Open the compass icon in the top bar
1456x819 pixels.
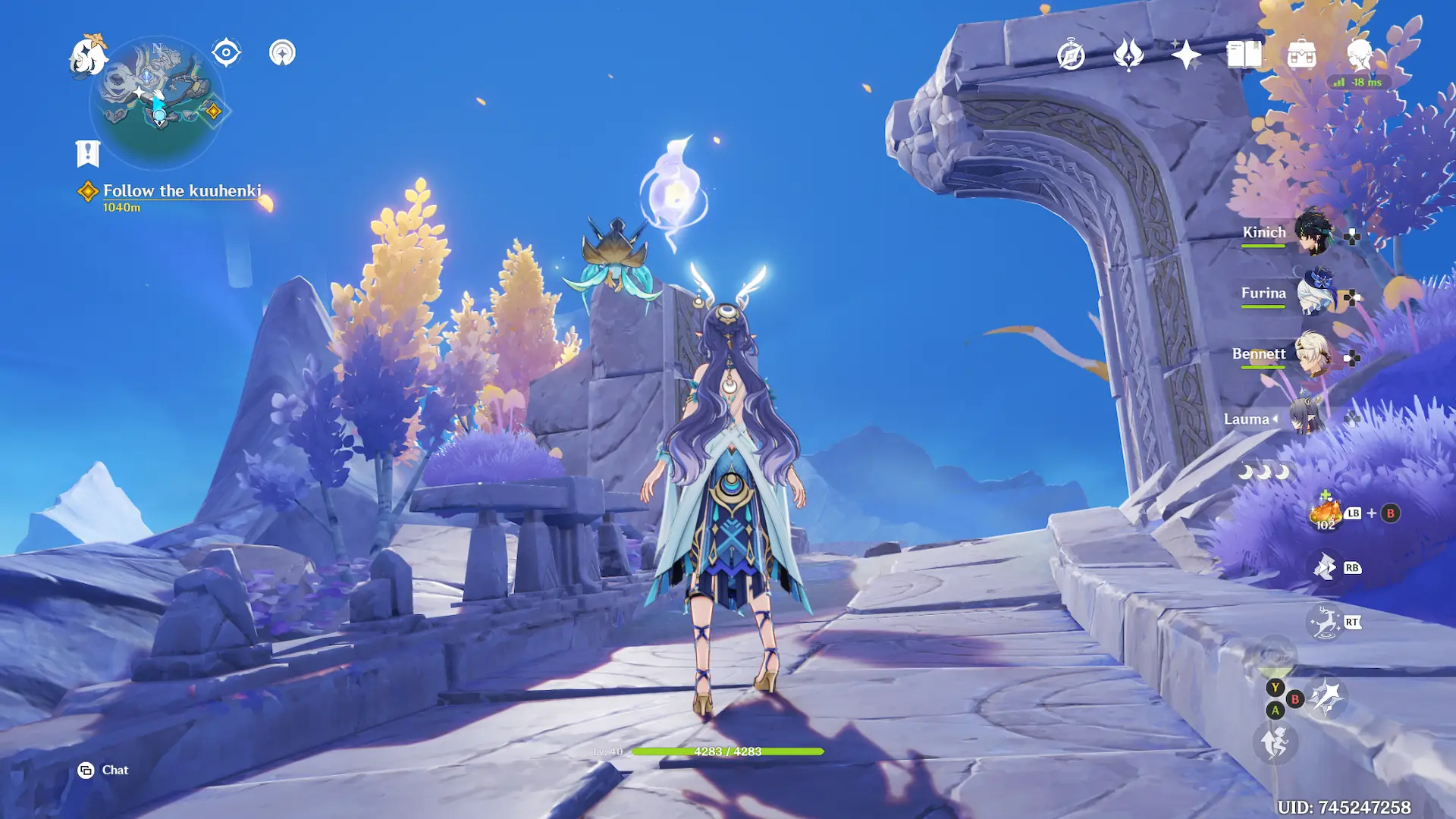(x=1071, y=55)
